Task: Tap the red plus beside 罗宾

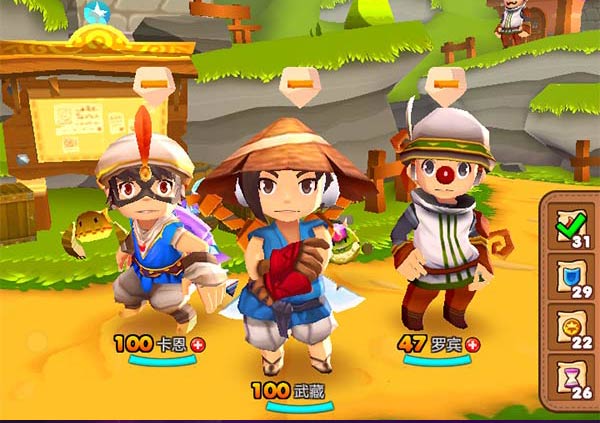Action: 472,344
